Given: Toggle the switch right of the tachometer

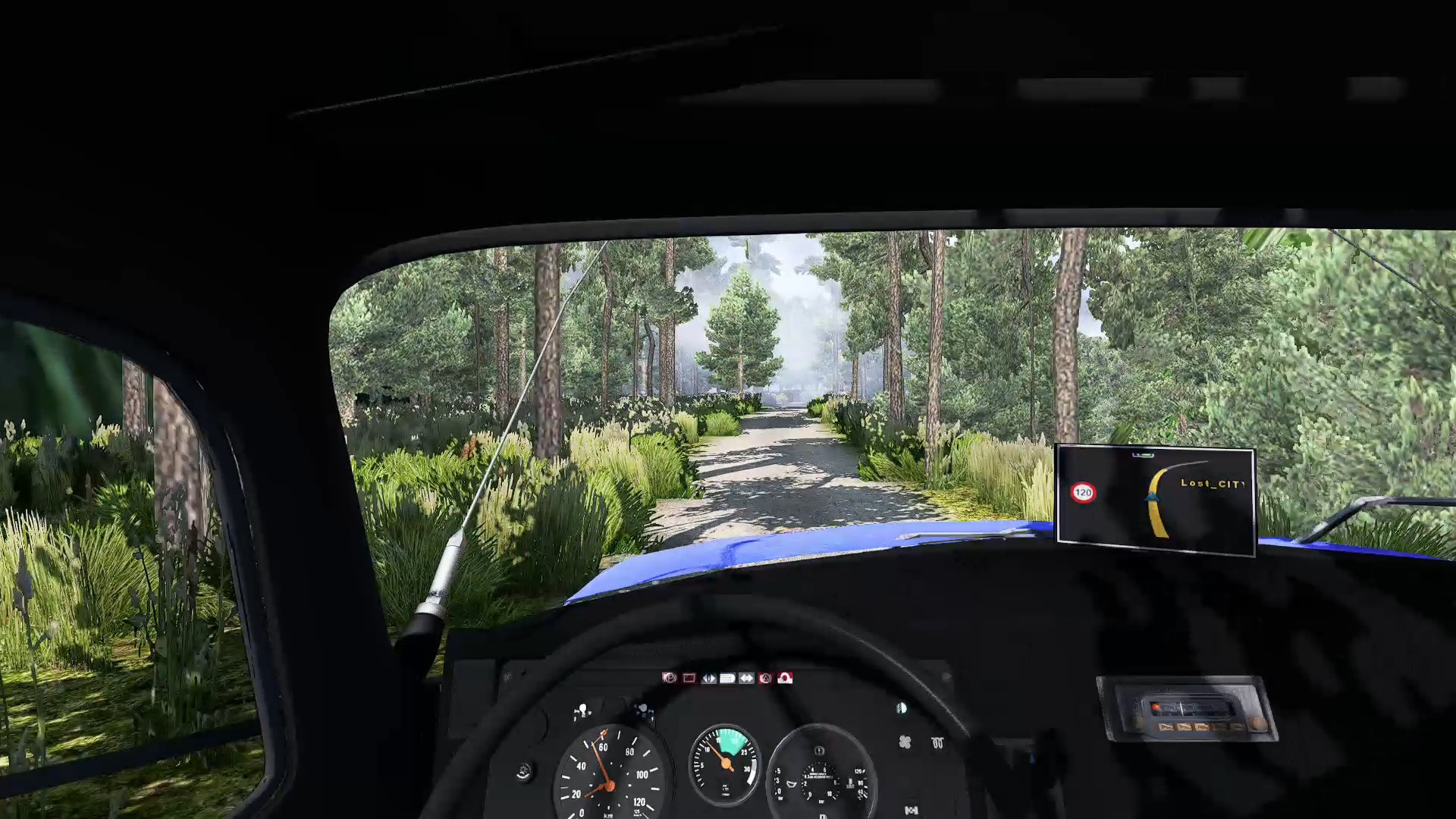Looking at the screenshot, I should coord(902,708).
